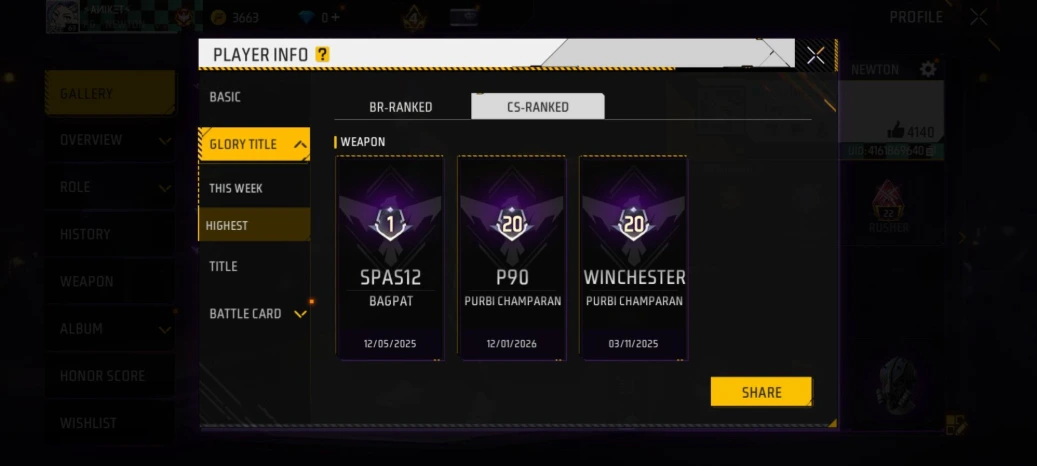Viewport: 1037px width, 466px height.
Task: Open the Honor Score page
Action: (x=102, y=376)
